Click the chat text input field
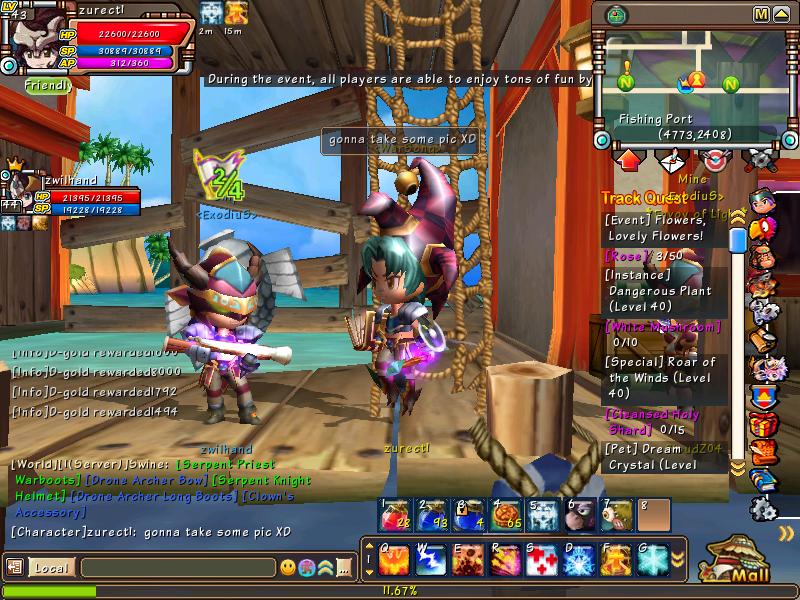 177,568
